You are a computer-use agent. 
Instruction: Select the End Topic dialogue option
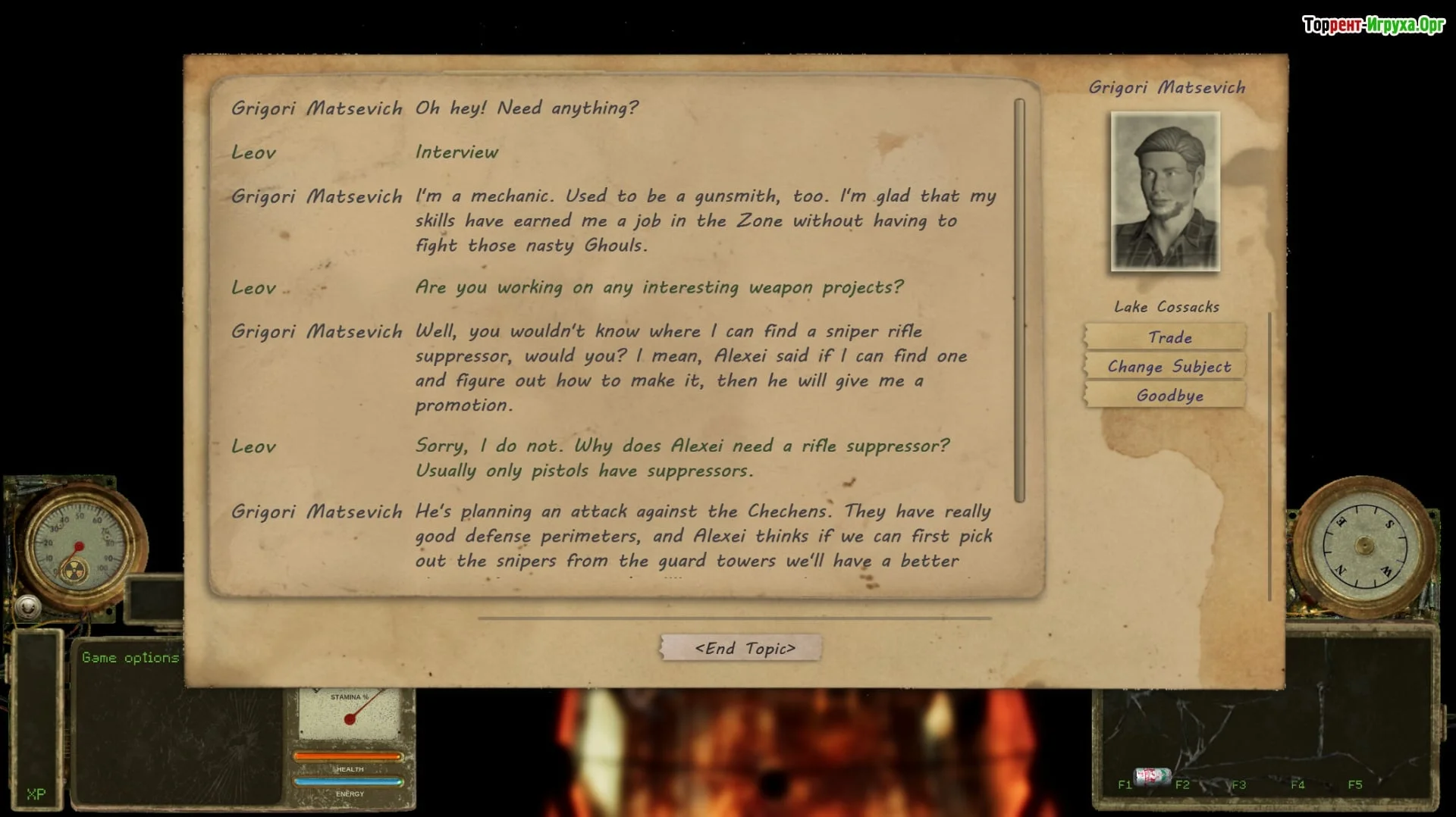point(744,648)
